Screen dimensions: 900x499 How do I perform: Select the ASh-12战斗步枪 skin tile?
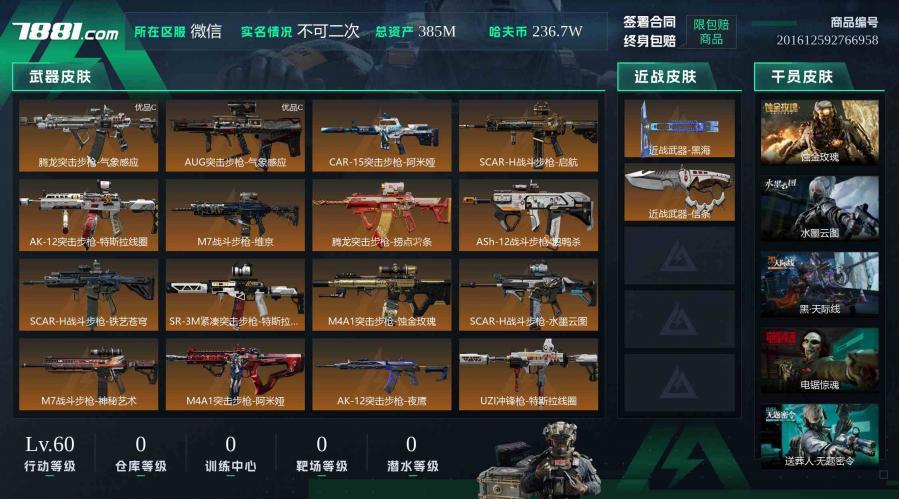pos(528,214)
